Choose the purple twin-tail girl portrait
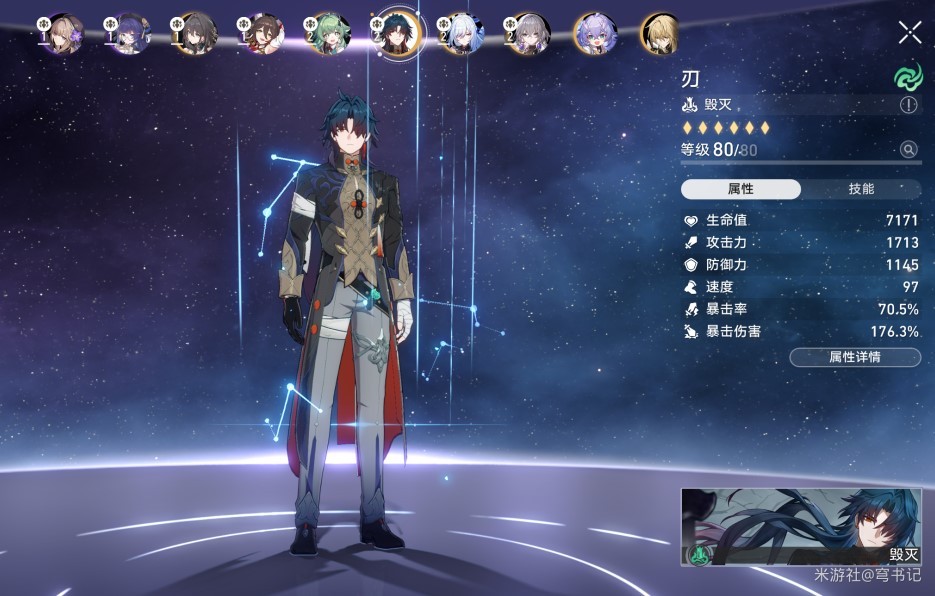The image size is (935, 596). click(594, 34)
